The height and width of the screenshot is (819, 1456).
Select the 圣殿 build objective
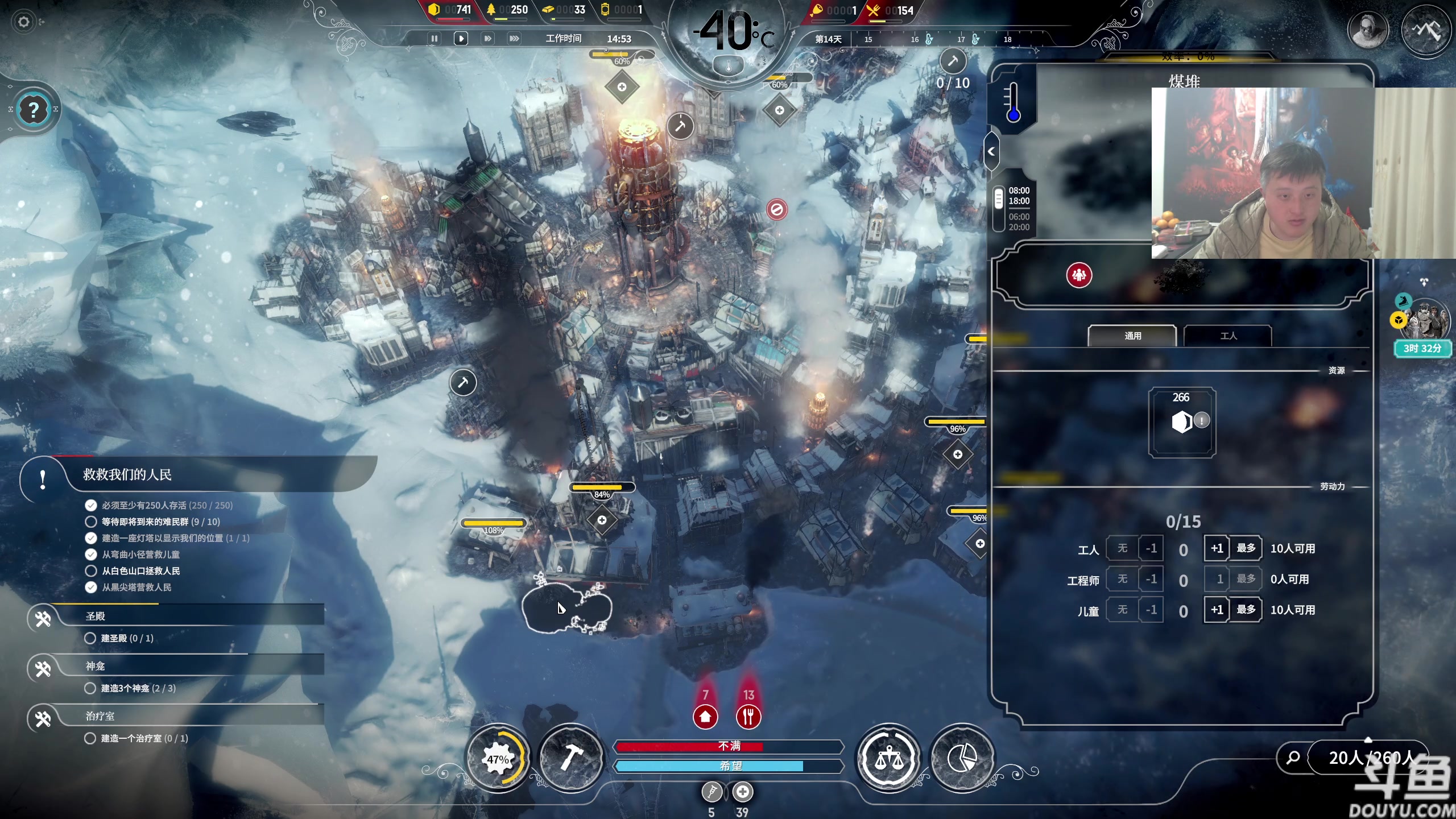pos(96,617)
